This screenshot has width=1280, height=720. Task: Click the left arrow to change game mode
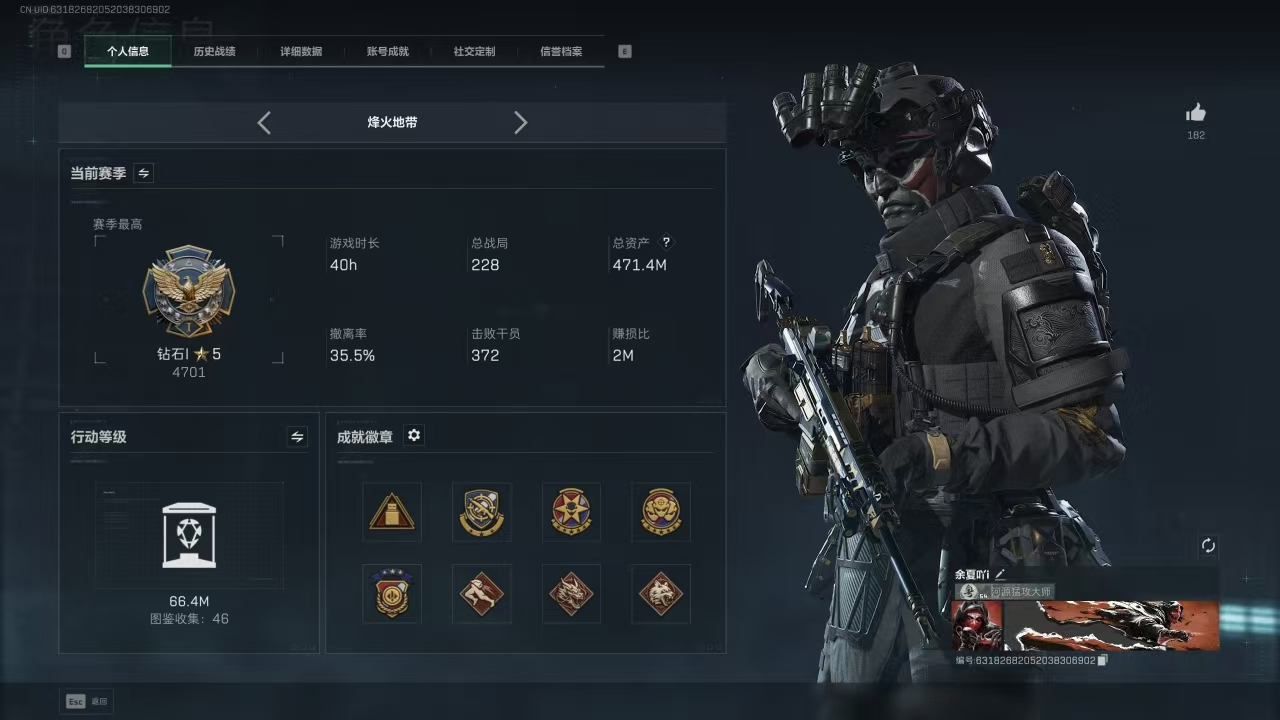[x=264, y=122]
